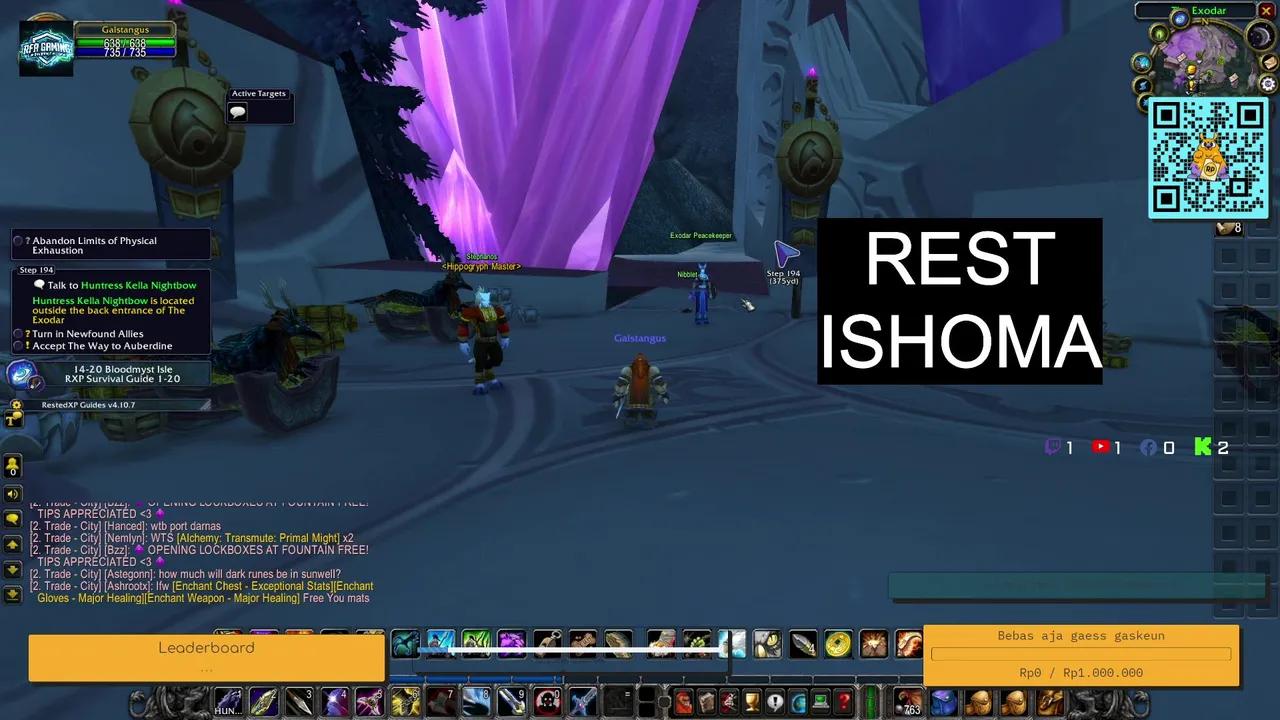Click the moon icon beside the minimap
This screenshot has height=720, width=1280.
(1259, 36)
